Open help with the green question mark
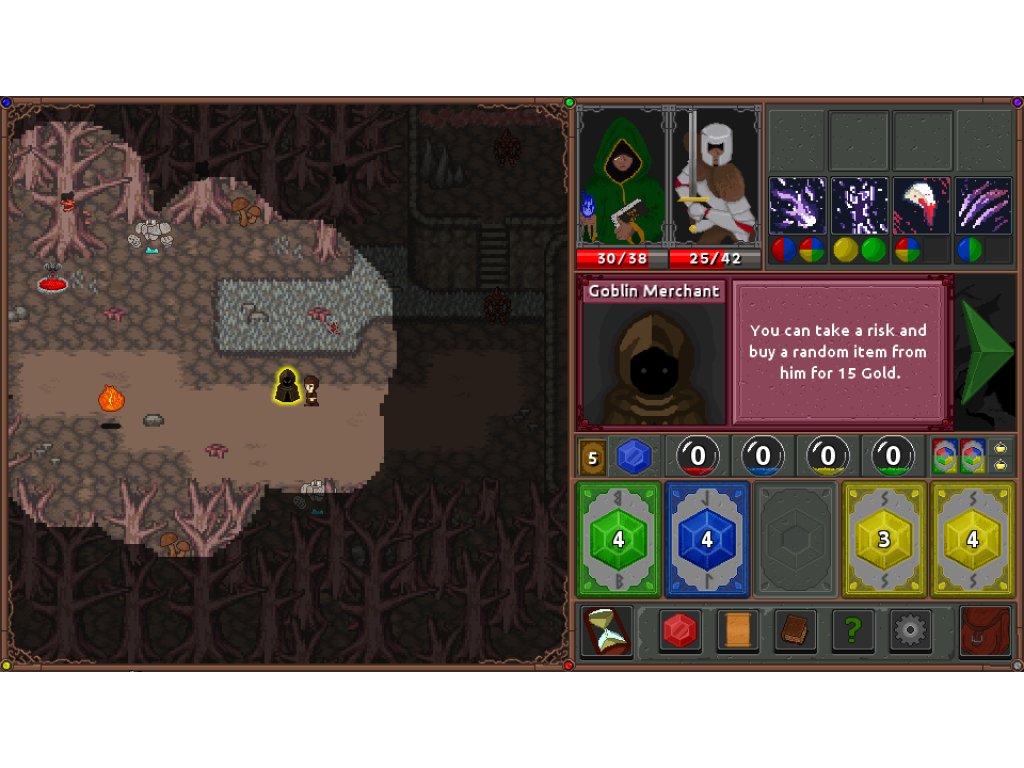Screen dimensions: 1024x768 tap(852, 631)
